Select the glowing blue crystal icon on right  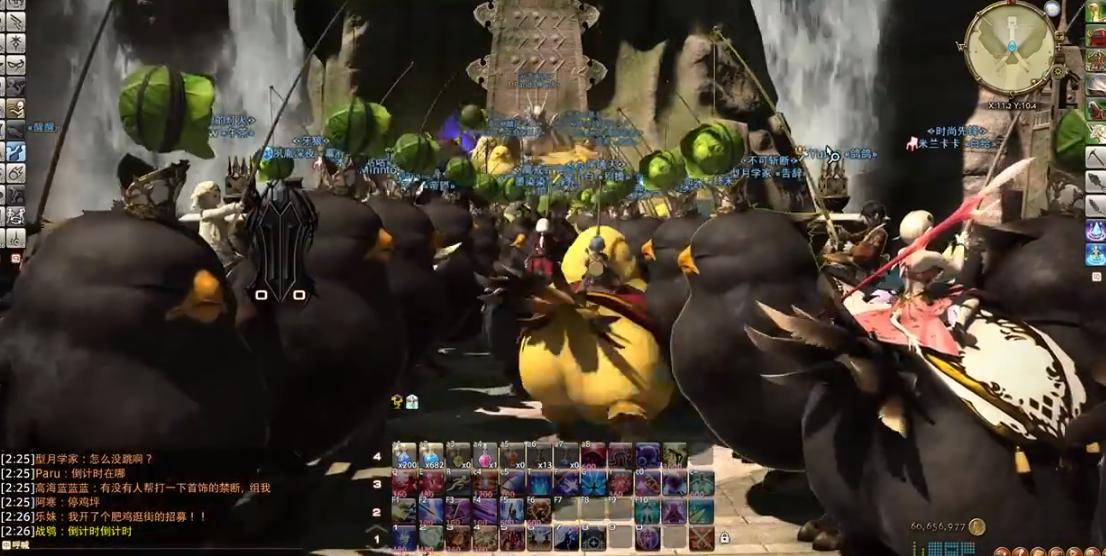[1095, 230]
